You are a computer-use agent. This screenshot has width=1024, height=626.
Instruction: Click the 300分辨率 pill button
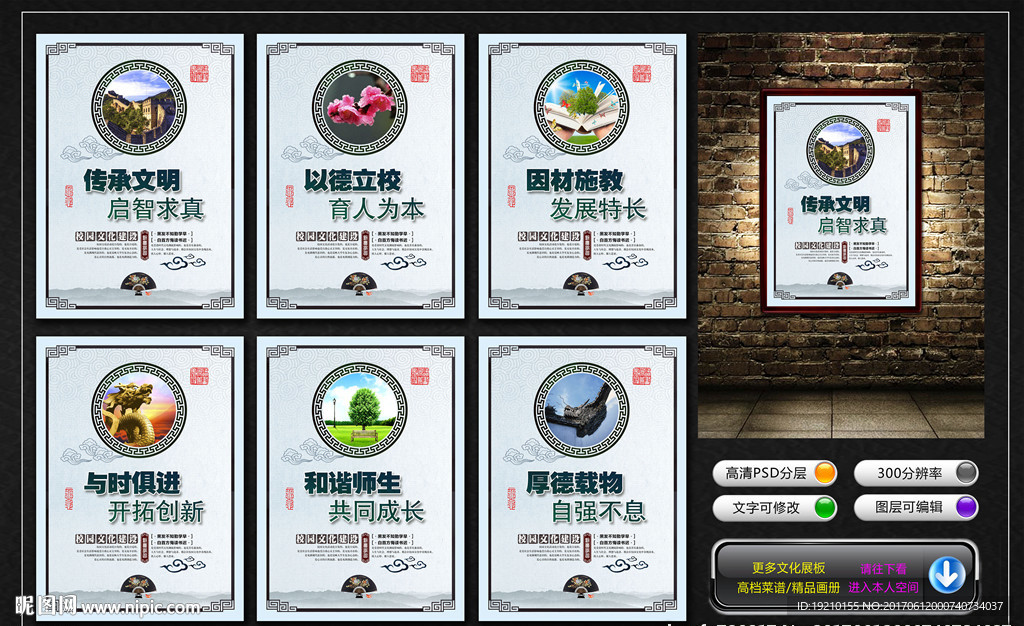(x=915, y=473)
